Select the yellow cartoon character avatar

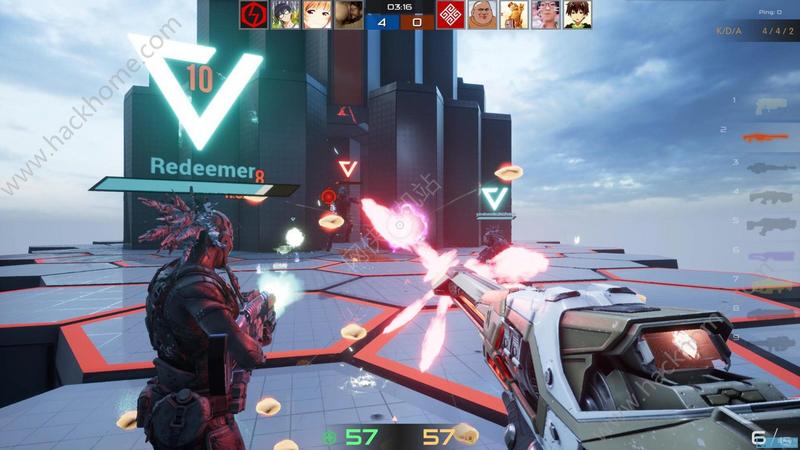(513, 14)
